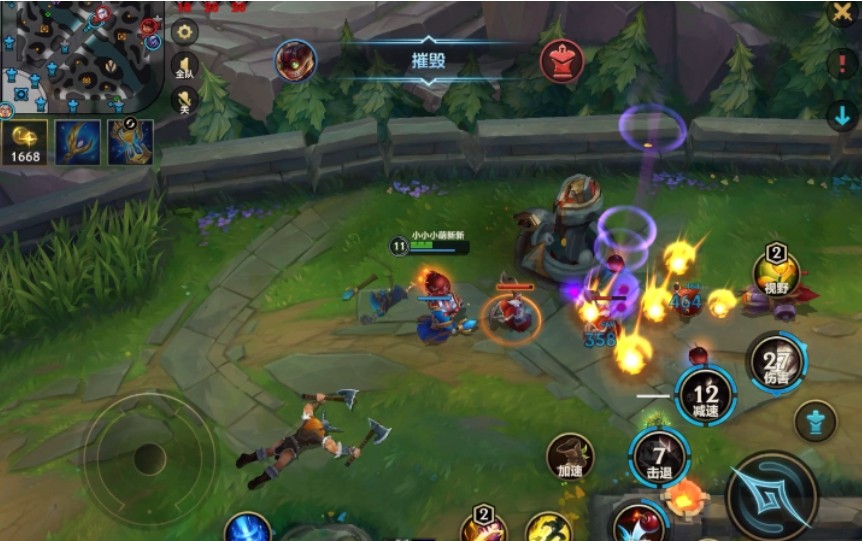Activate the 减速 slow ability

pos(705,396)
